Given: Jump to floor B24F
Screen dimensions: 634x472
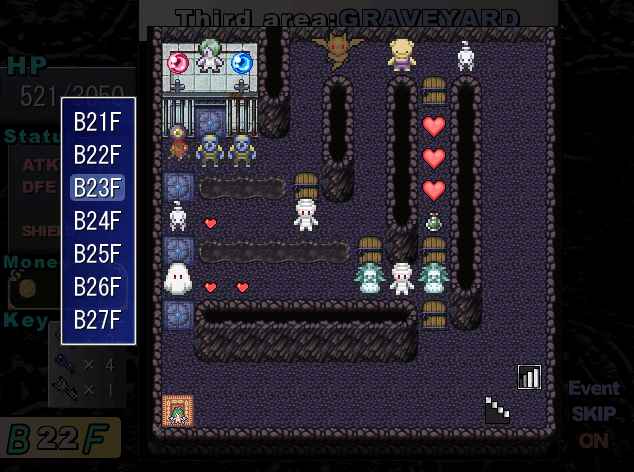Looking at the screenshot, I should (x=97, y=221).
